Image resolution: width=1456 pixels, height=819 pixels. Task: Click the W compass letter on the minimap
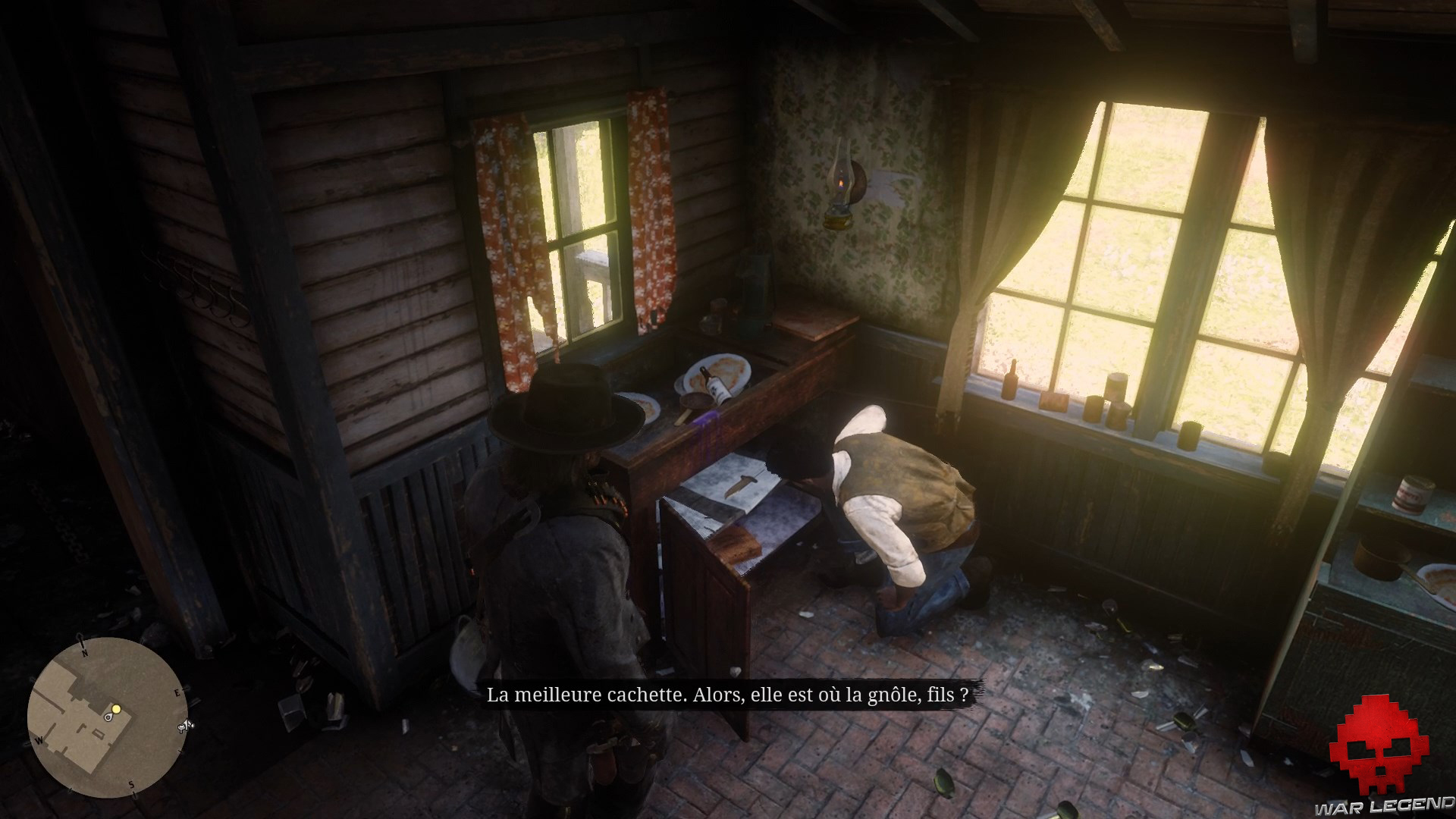pyautogui.click(x=39, y=740)
